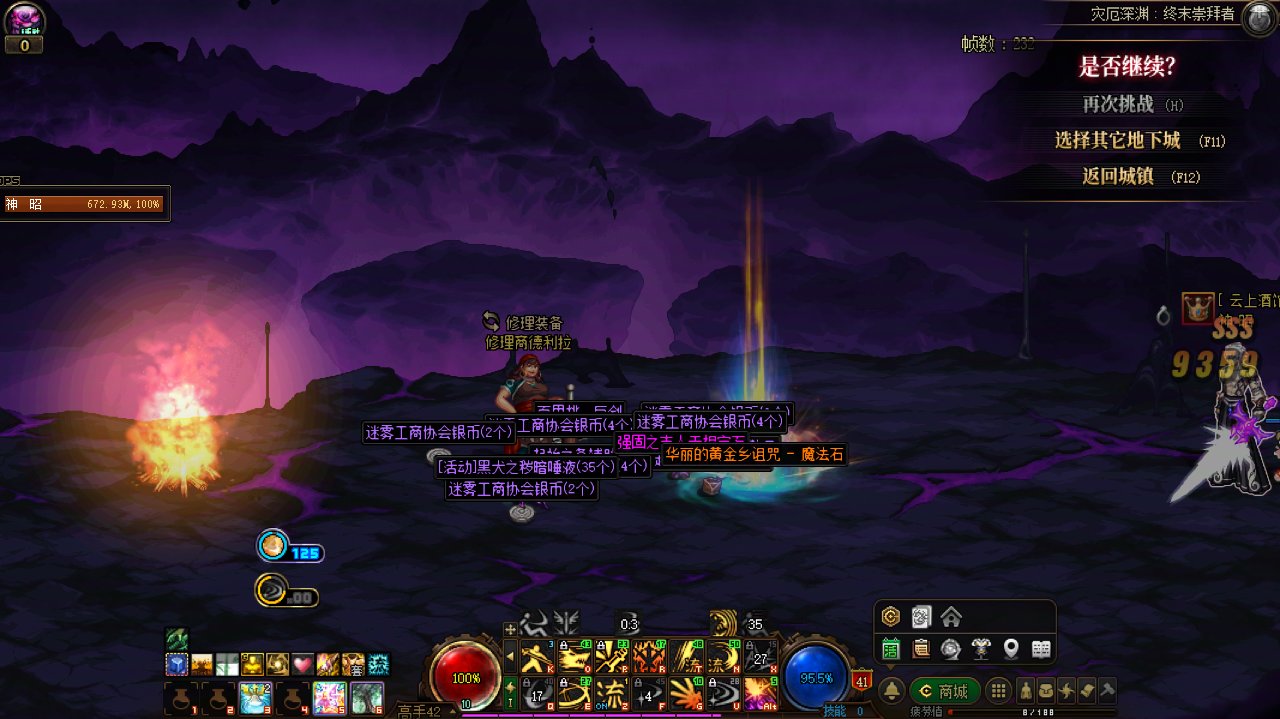
Task: Open the character silhouette menu icon
Action: pyautogui.click(x=1026, y=691)
